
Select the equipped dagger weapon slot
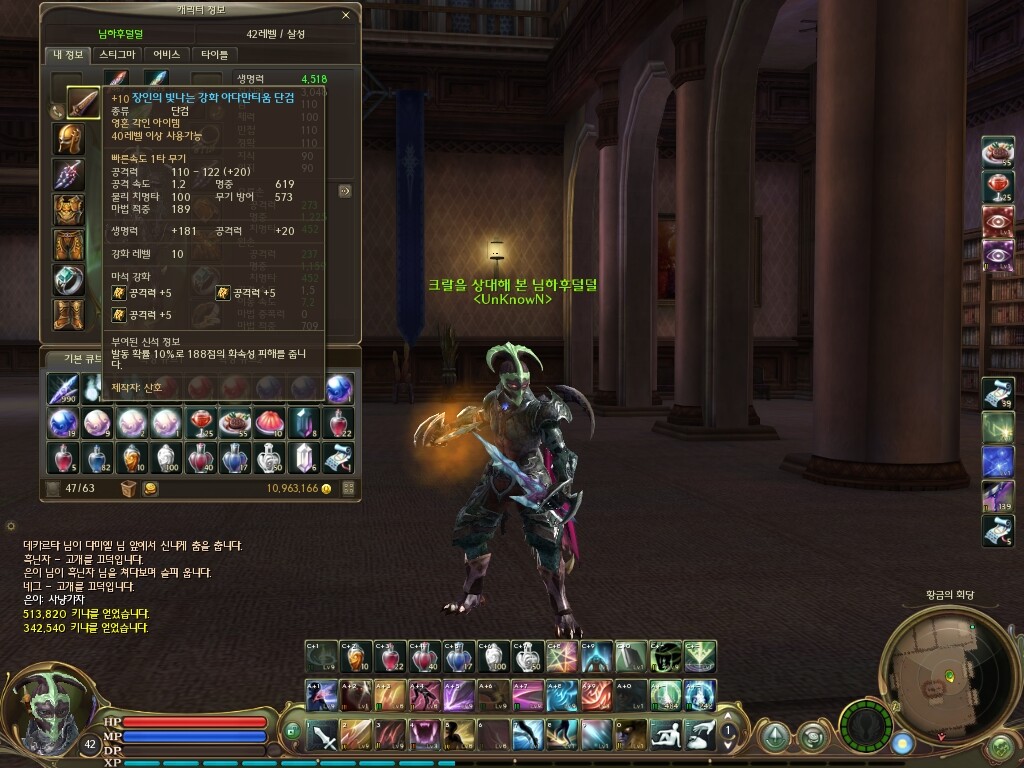(x=83, y=101)
